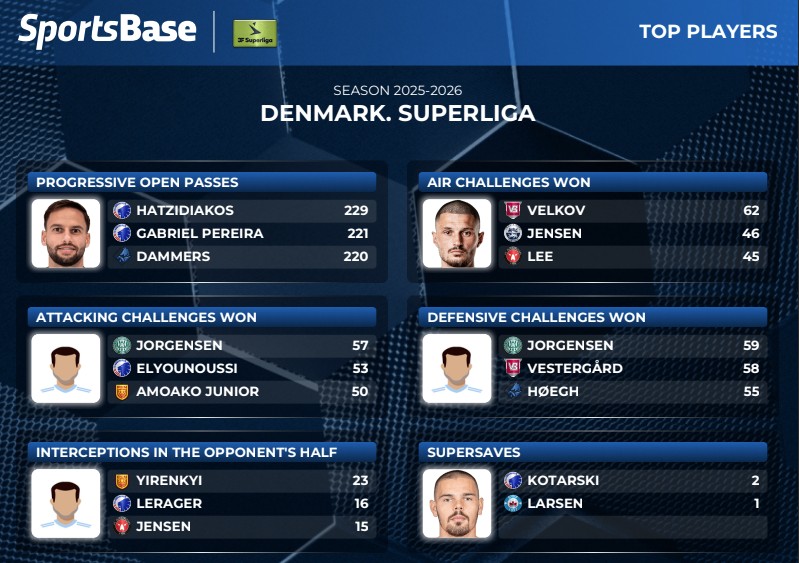Image resolution: width=799 pixels, height=563 pixels.
Task: Click the Progressive Open Passes header
Action: [204, 182]
